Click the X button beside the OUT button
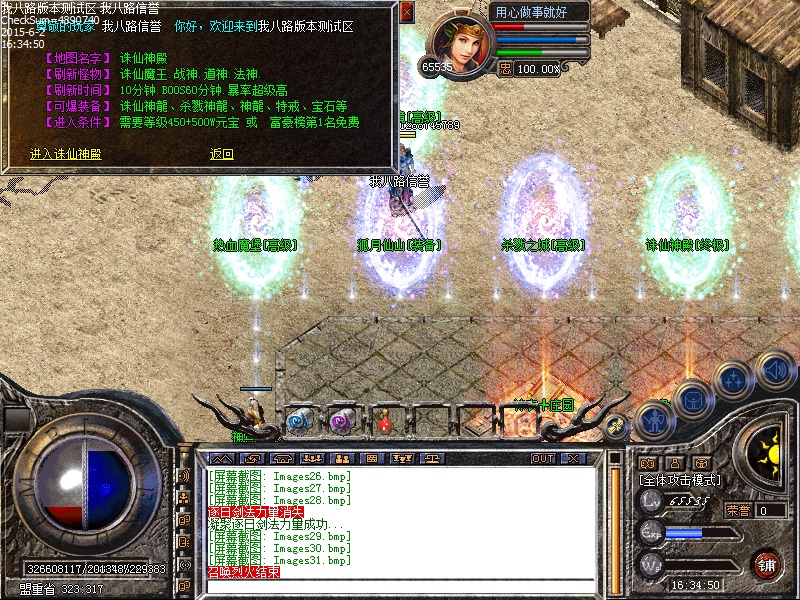Screen dimensions: 800x600 572,458
